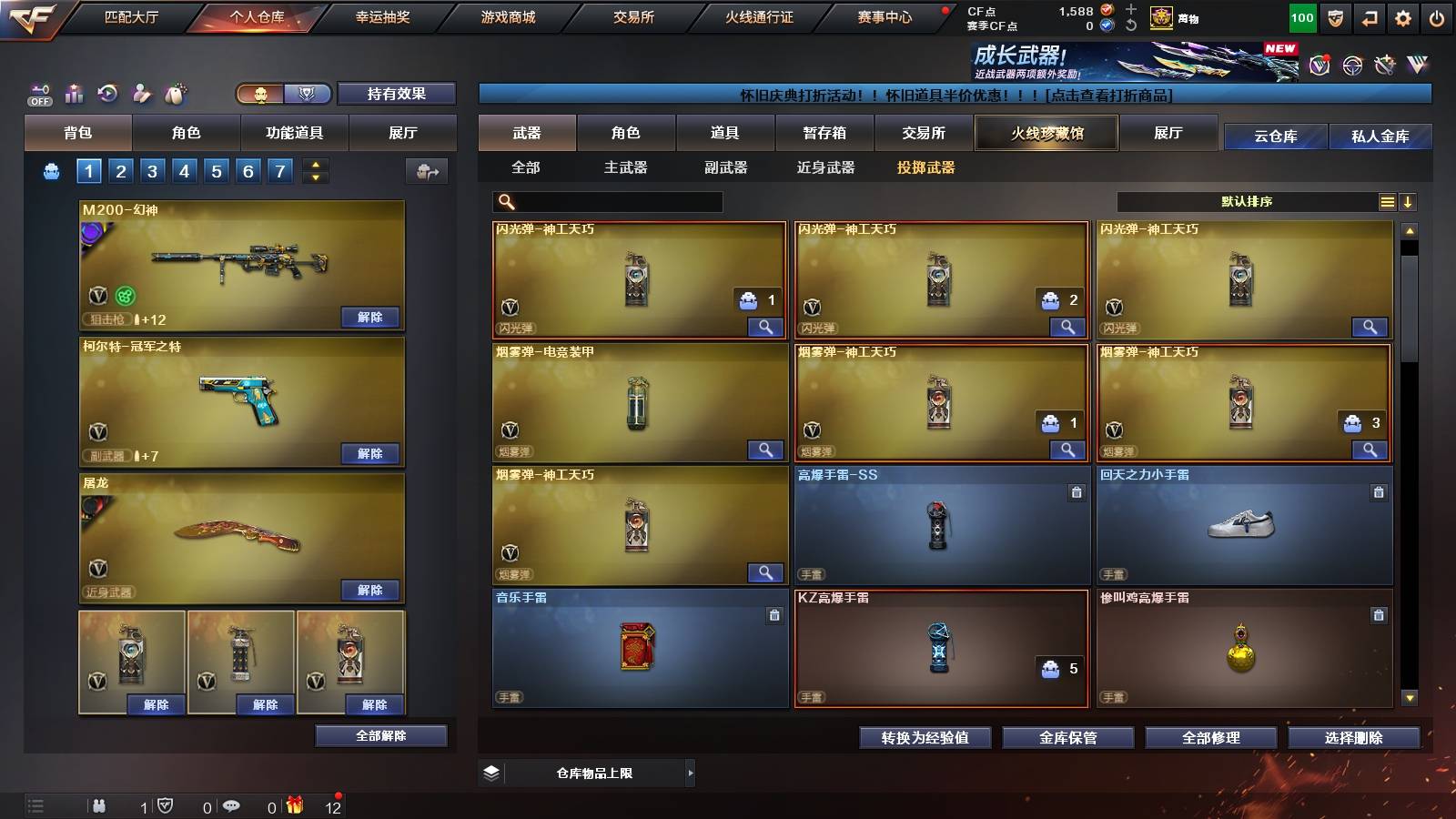Click 全部解除 in the left panel

(x=380, y=735)
